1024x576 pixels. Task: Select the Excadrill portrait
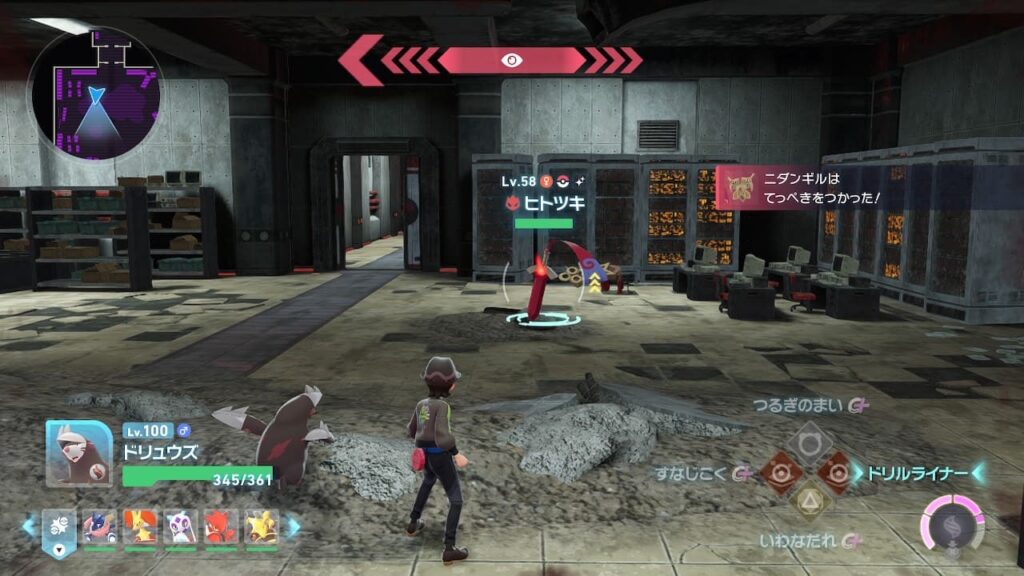click(79, 452)
